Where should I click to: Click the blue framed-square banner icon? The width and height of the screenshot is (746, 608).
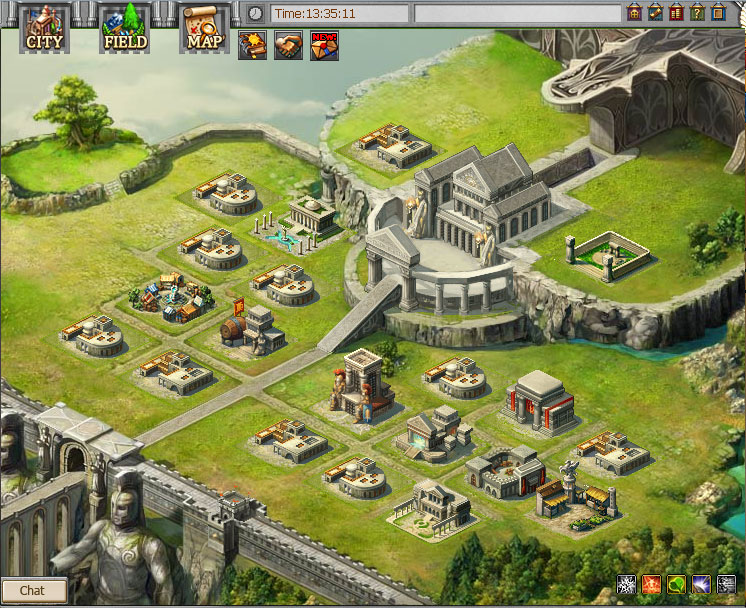[718, 12]
